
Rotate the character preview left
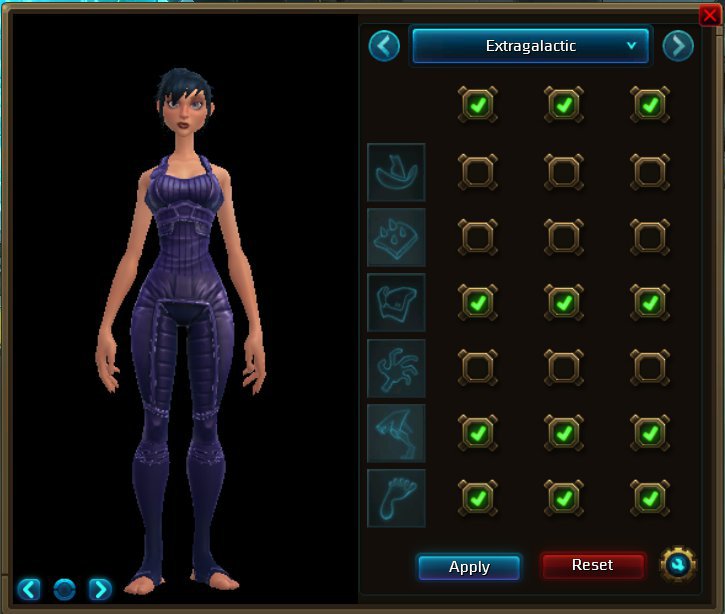coord(31,589)
